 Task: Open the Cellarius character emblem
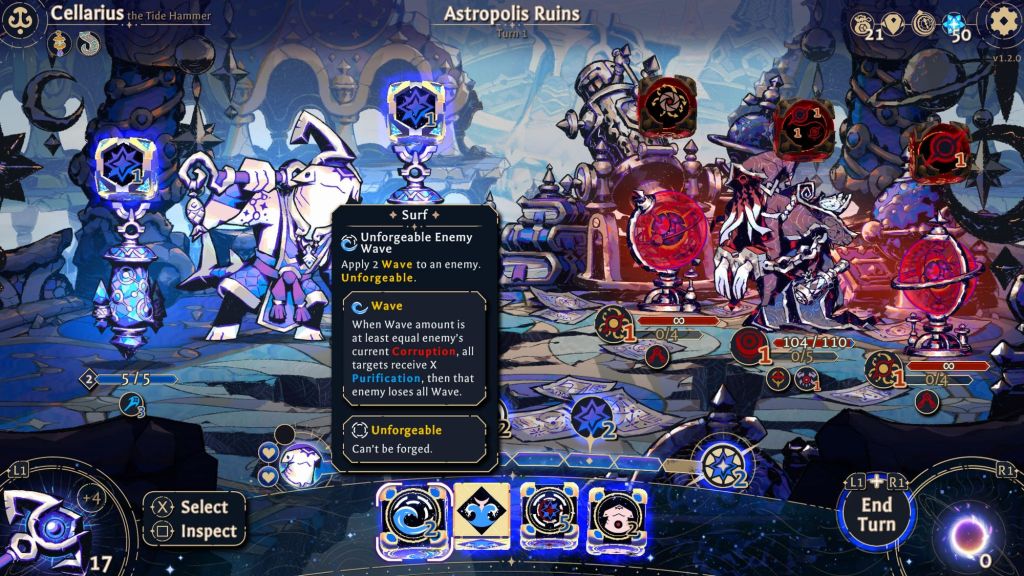[22, 20]
